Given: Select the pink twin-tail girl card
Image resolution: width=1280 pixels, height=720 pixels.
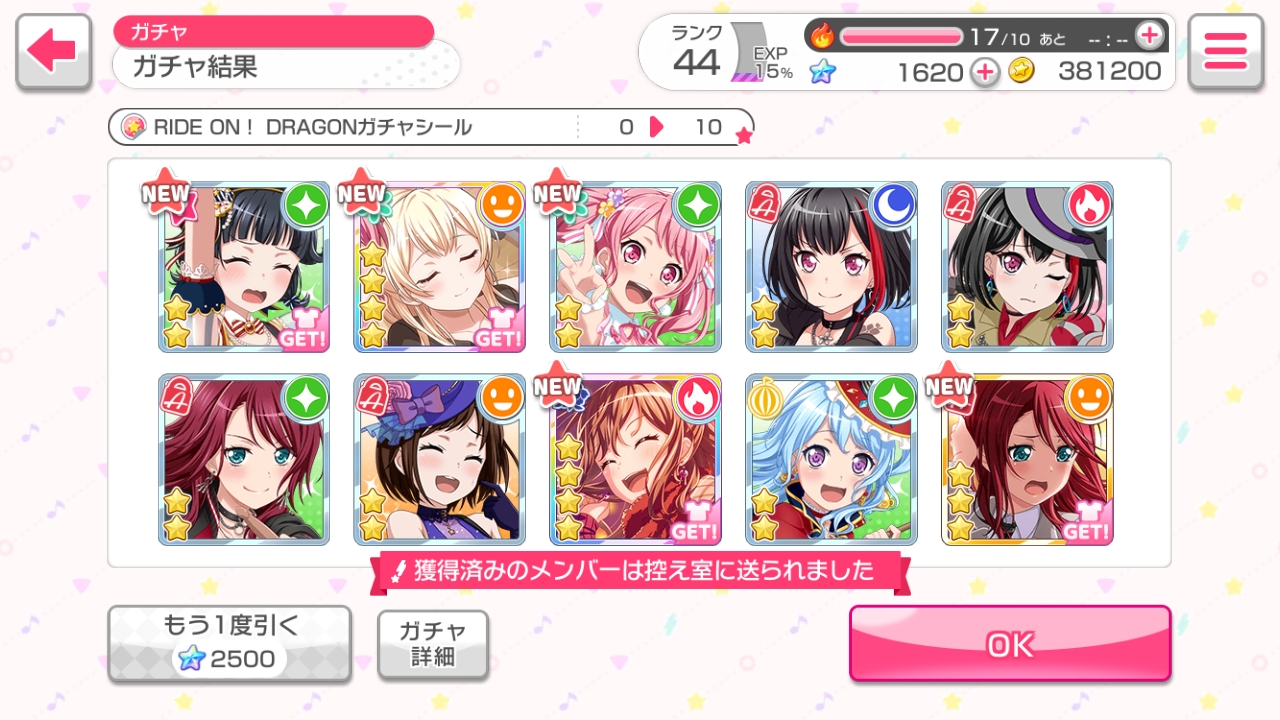Looking at the screenshot, I should (636, 267).
